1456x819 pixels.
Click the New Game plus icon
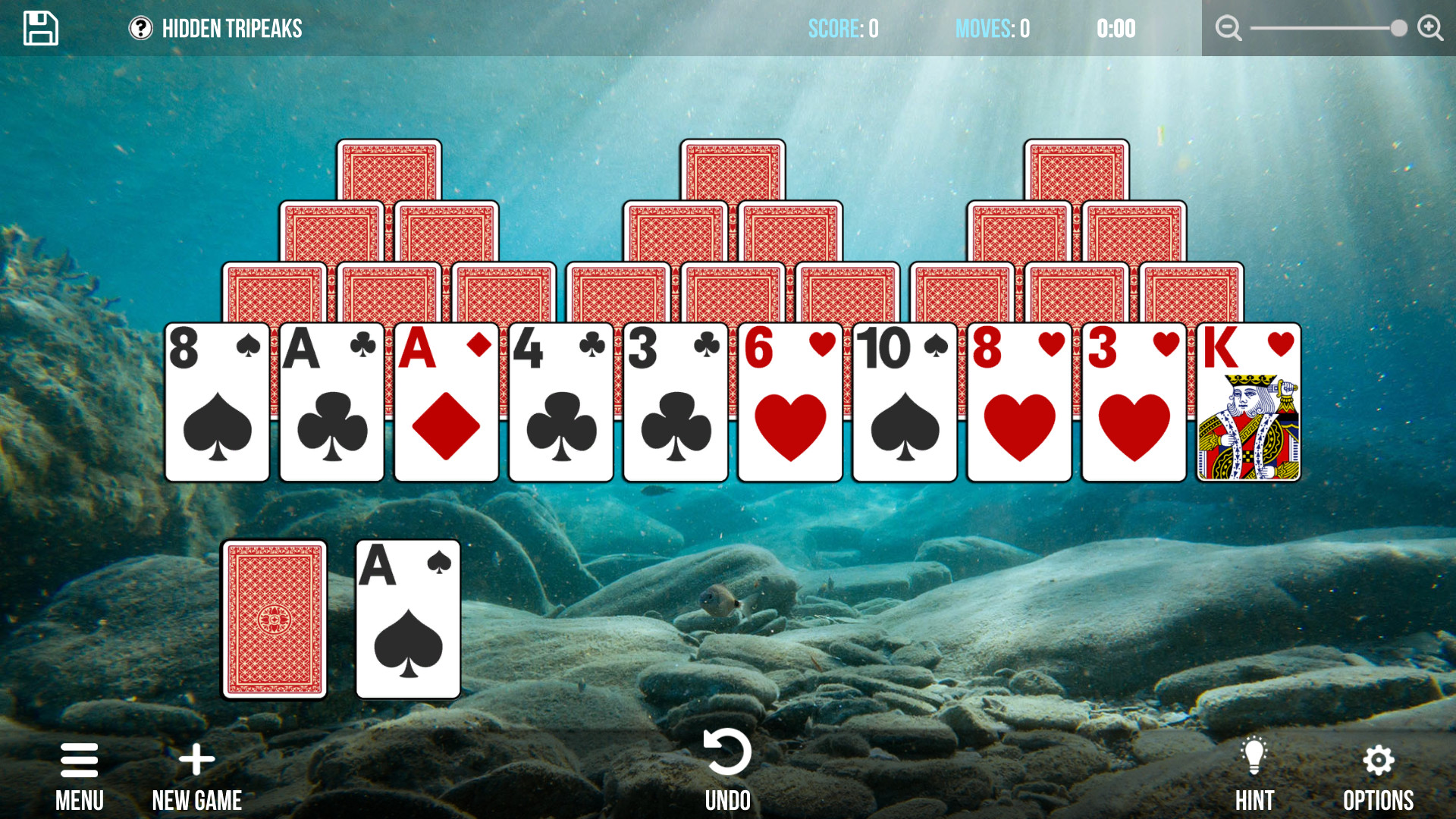pyautogui.click(x=196, y=758)
